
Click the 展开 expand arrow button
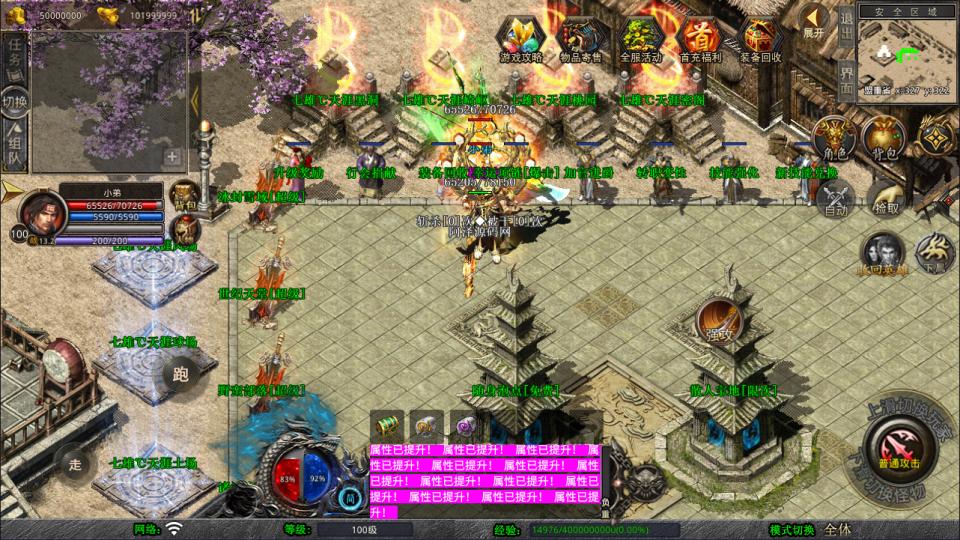pos(814,21)
